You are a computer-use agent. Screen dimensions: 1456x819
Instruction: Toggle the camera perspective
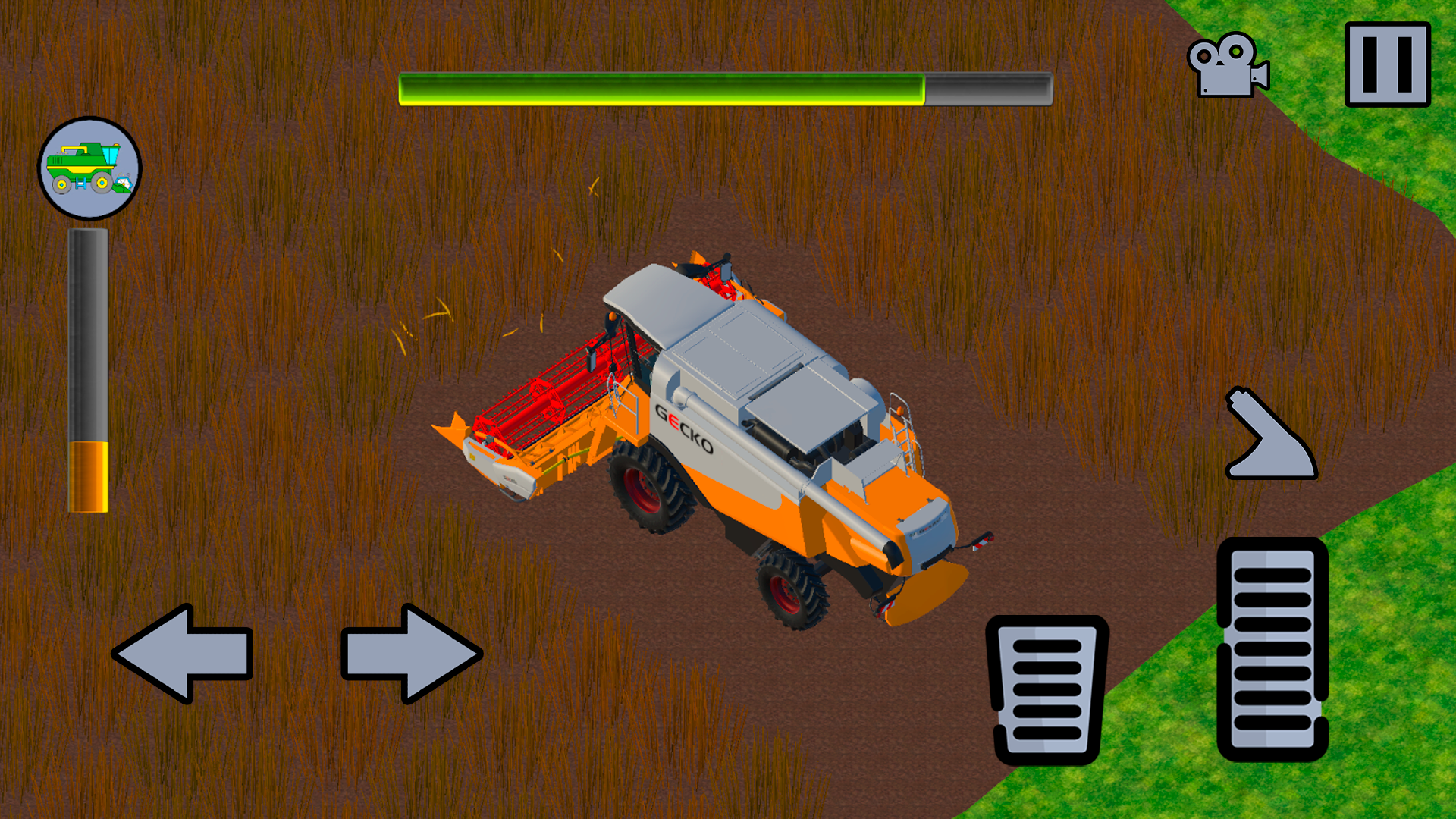click(1225, 64)
